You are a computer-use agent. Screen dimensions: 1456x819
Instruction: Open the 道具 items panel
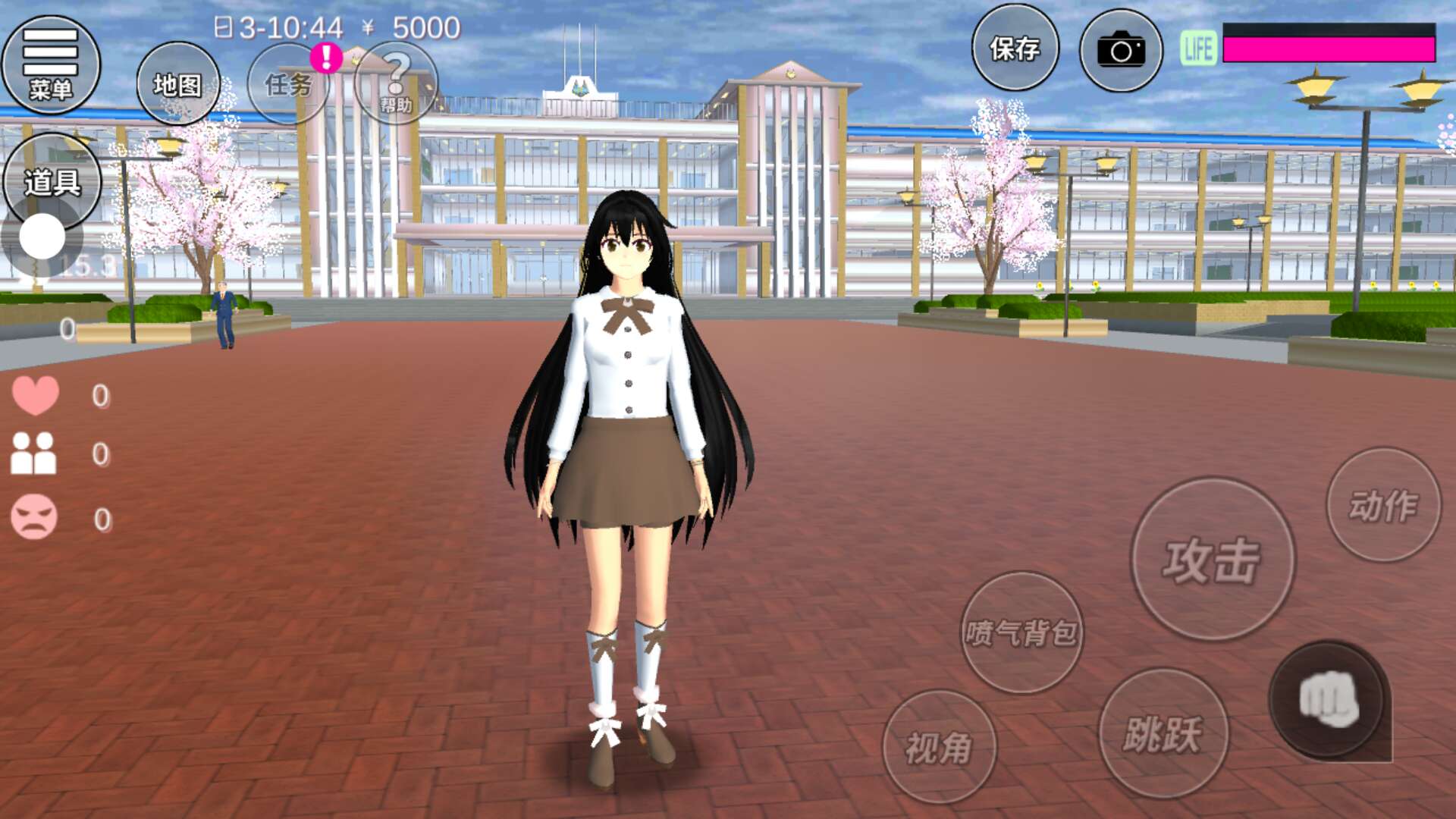[52, 182]
